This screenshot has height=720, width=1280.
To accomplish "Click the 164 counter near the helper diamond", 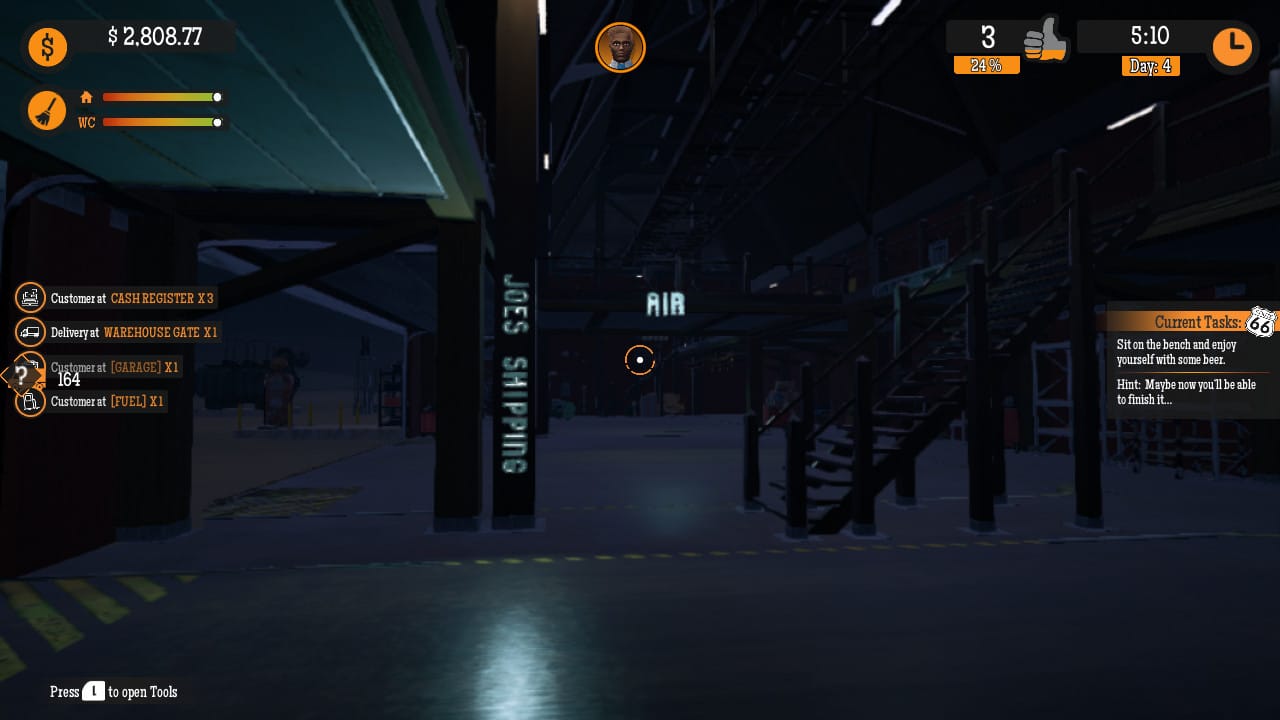I will (69, 380).
